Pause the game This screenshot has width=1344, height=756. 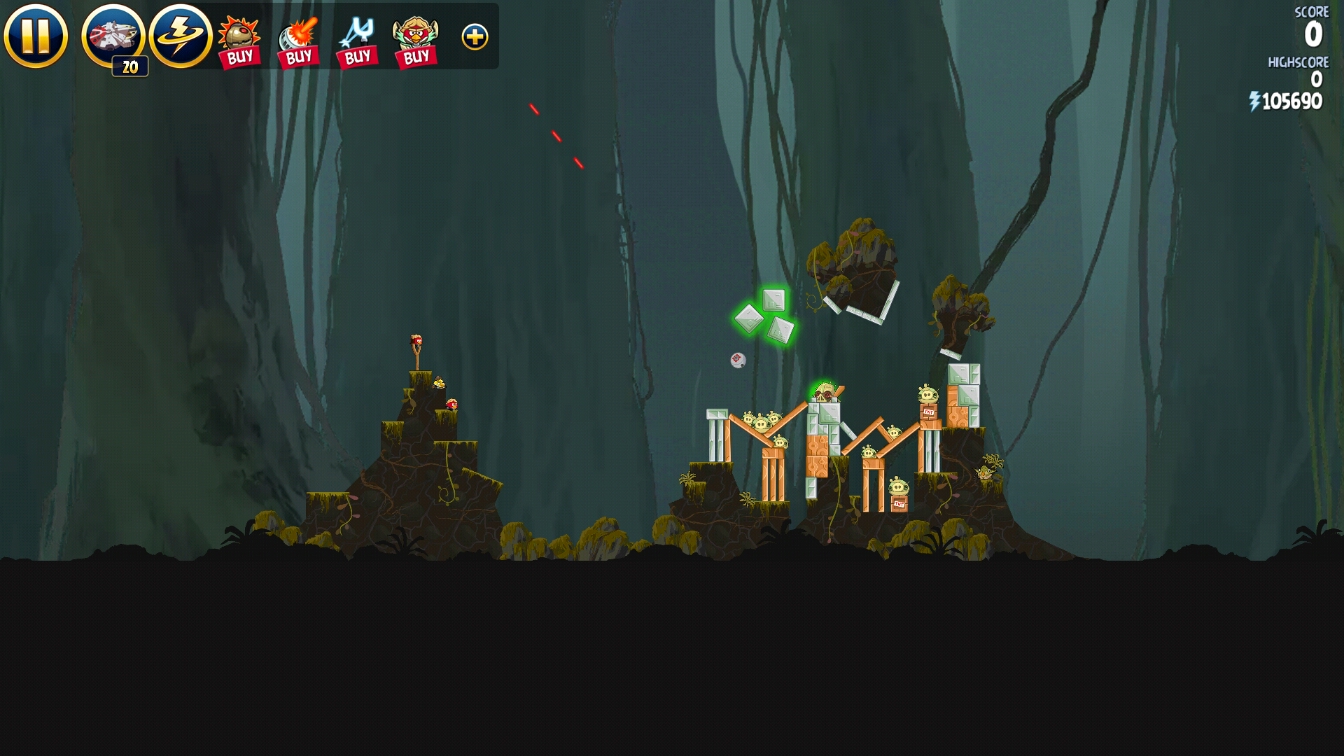coord(36,36)
